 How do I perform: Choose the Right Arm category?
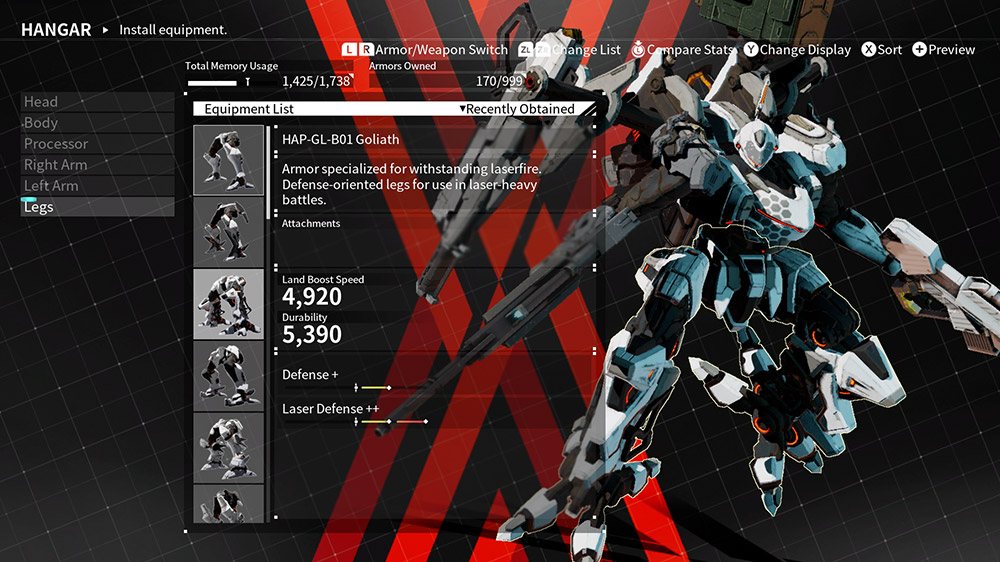(x=97, y=165)
